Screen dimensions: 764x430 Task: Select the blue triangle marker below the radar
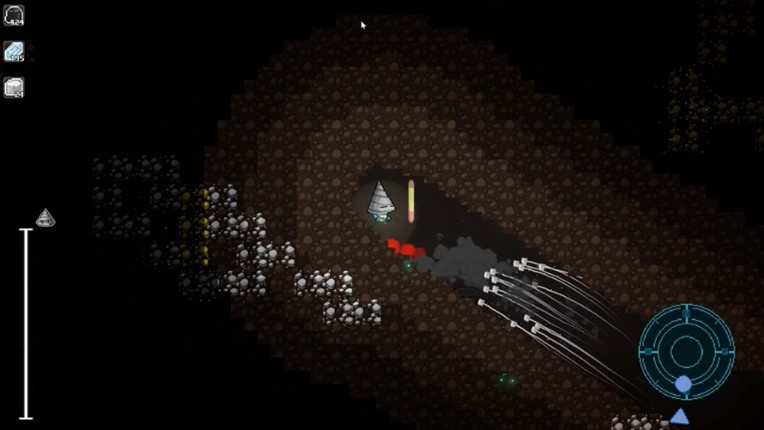pyautogui.click(x=680, y=416)
